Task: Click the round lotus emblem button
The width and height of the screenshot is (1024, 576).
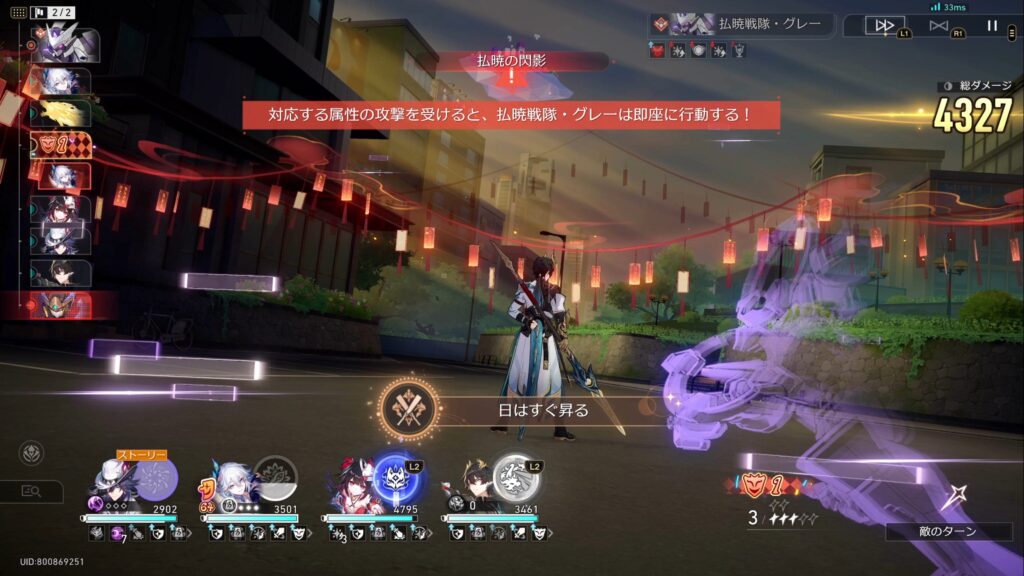Action: (x=31, y=453)
